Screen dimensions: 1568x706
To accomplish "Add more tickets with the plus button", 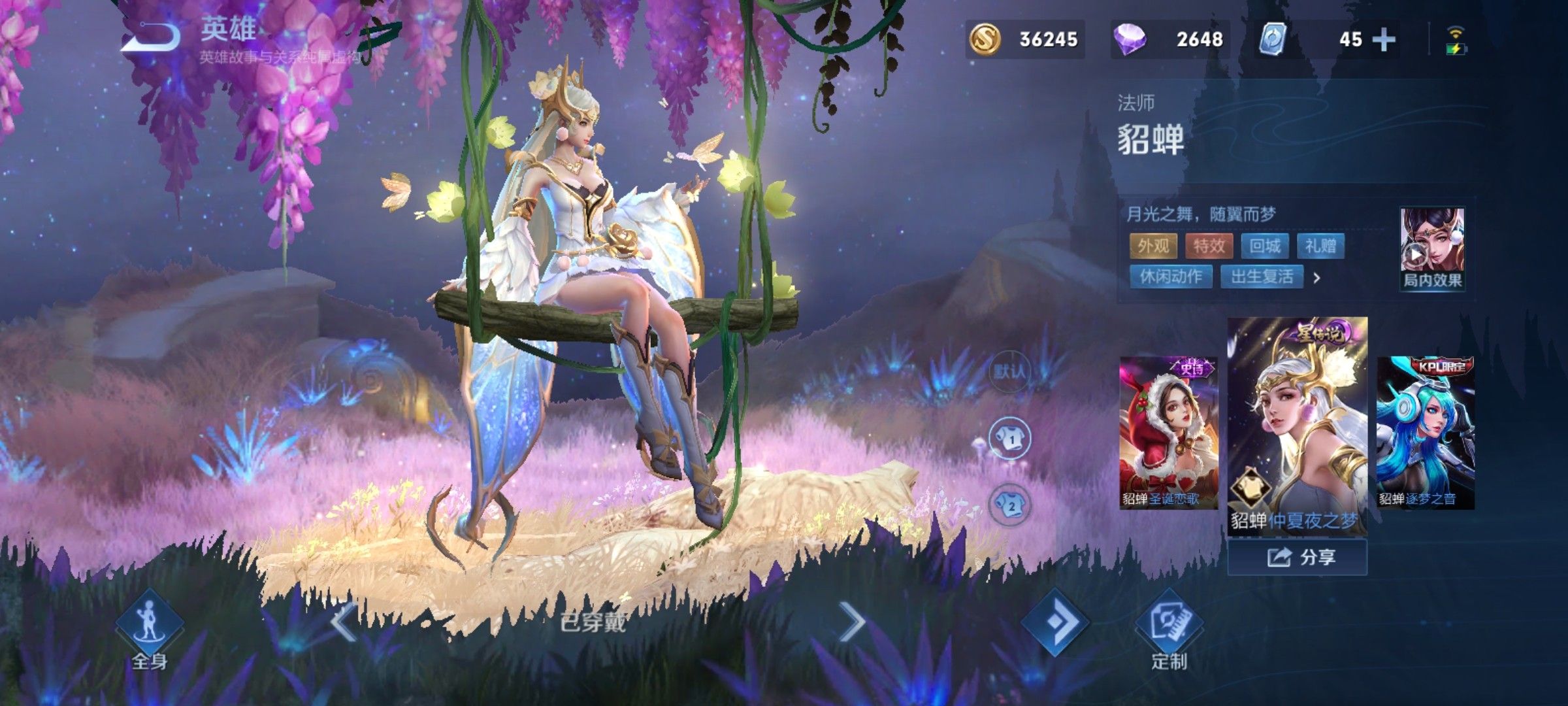I will (x=1384, y=40).
